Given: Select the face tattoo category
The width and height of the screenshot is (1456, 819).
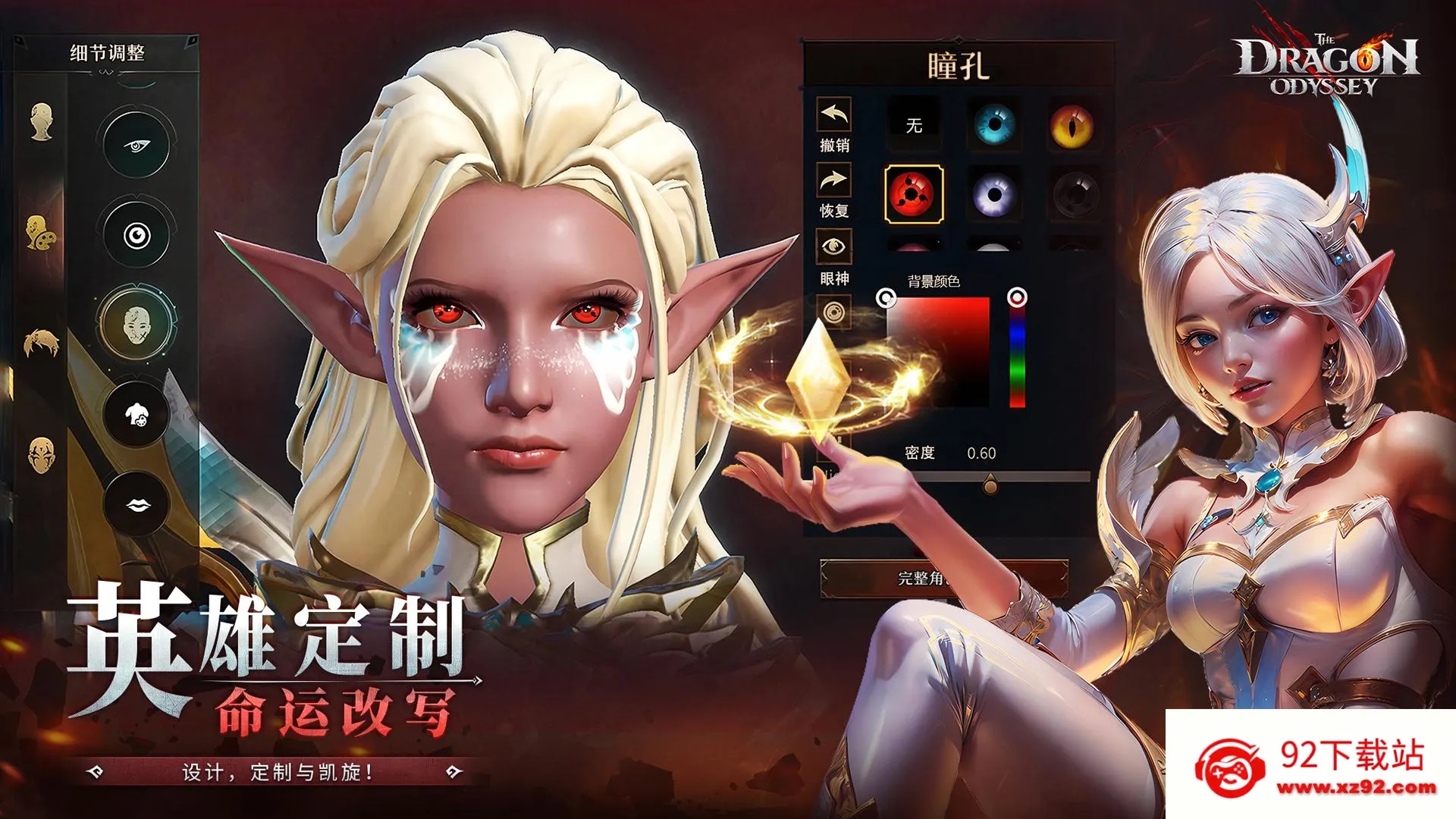Looking at the screenshot, I should (43, 453).
